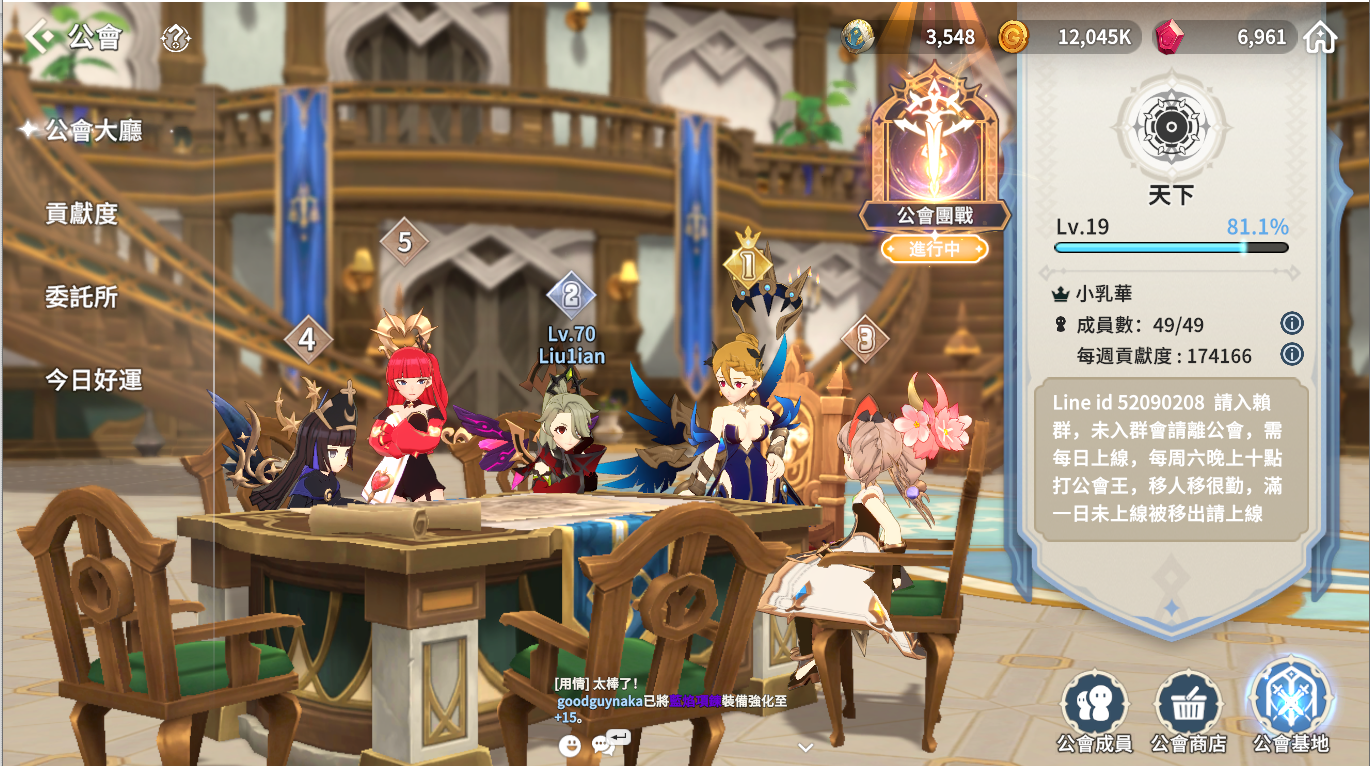Click the gold coin currency counter
Image resolution: width=1370 pixels, height=766 pixels.
coord(1068,38)
